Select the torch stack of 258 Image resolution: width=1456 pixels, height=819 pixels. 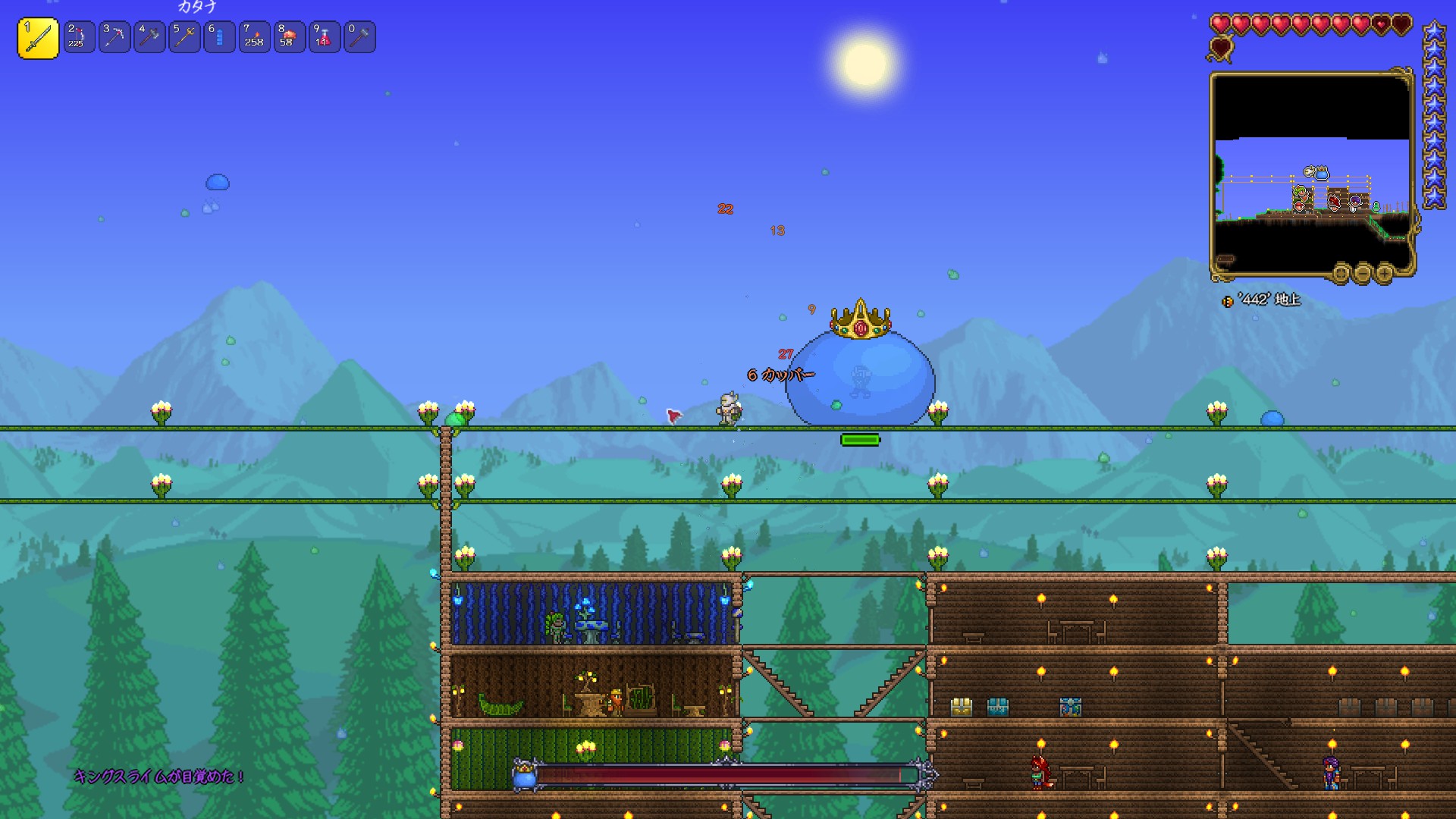click(254, 37)
